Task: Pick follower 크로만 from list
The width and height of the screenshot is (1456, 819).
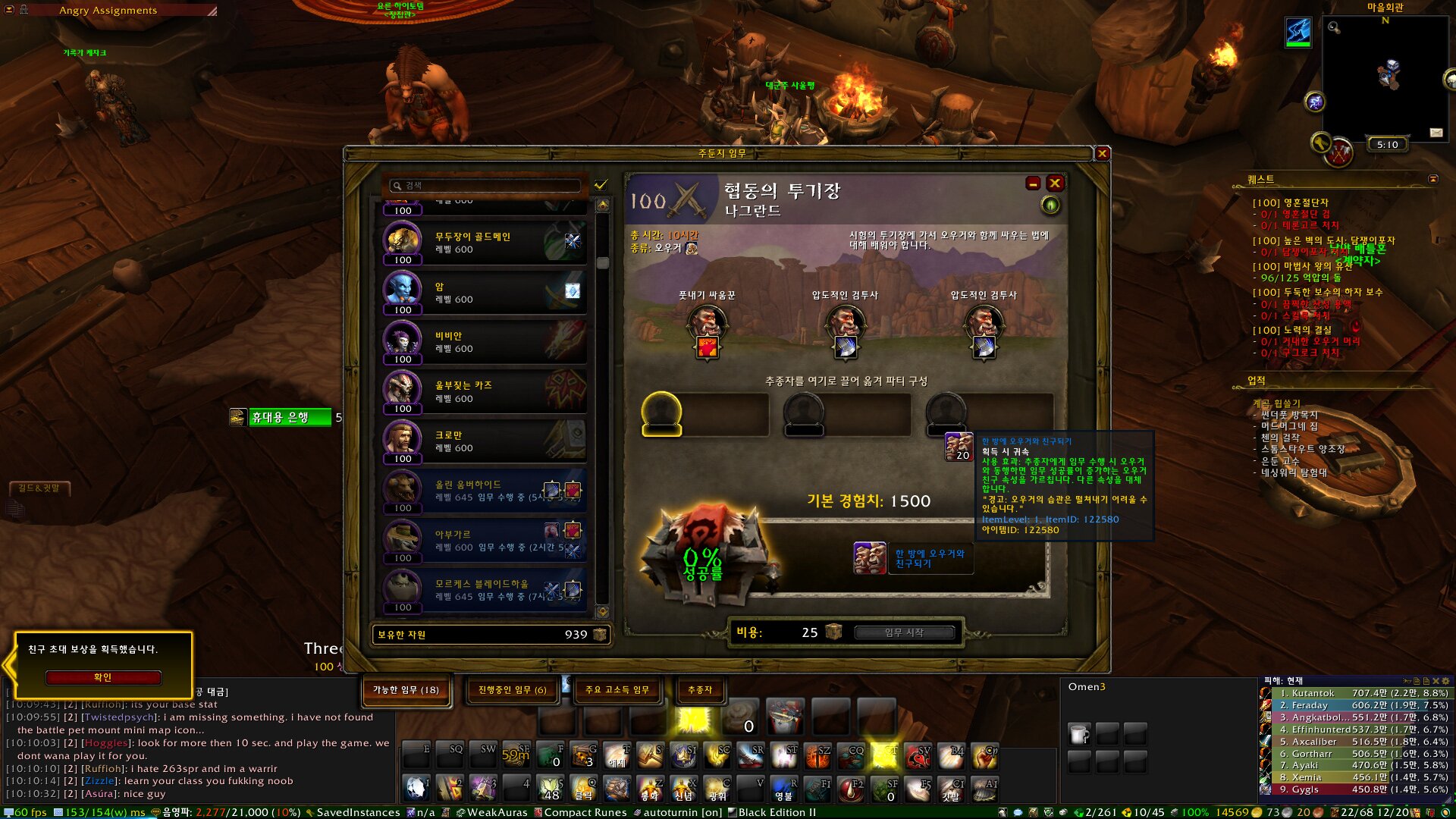Action: pos(485,442)
